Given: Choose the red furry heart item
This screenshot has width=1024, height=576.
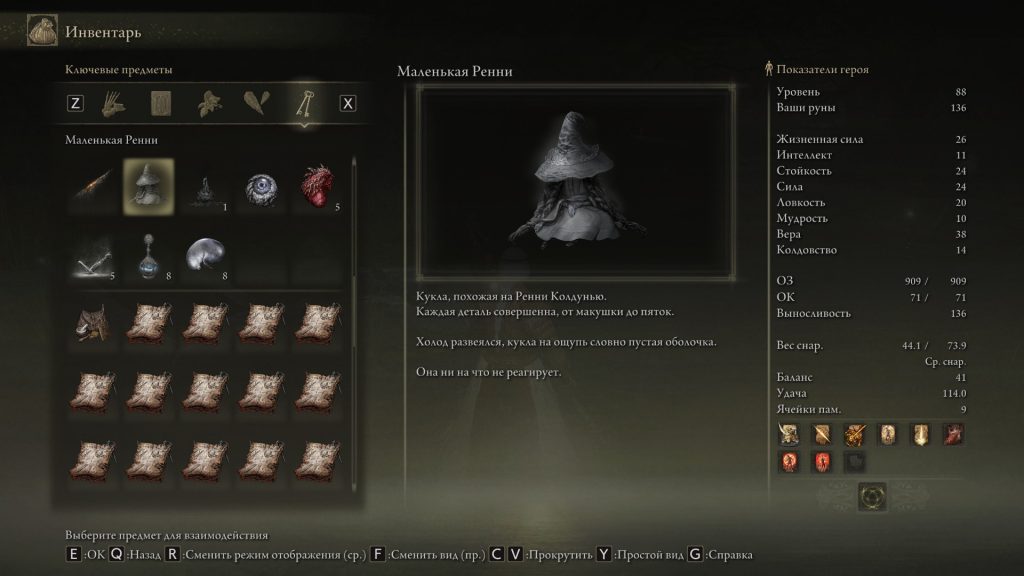Looking at the screenshot, I should tap(319, 186).
